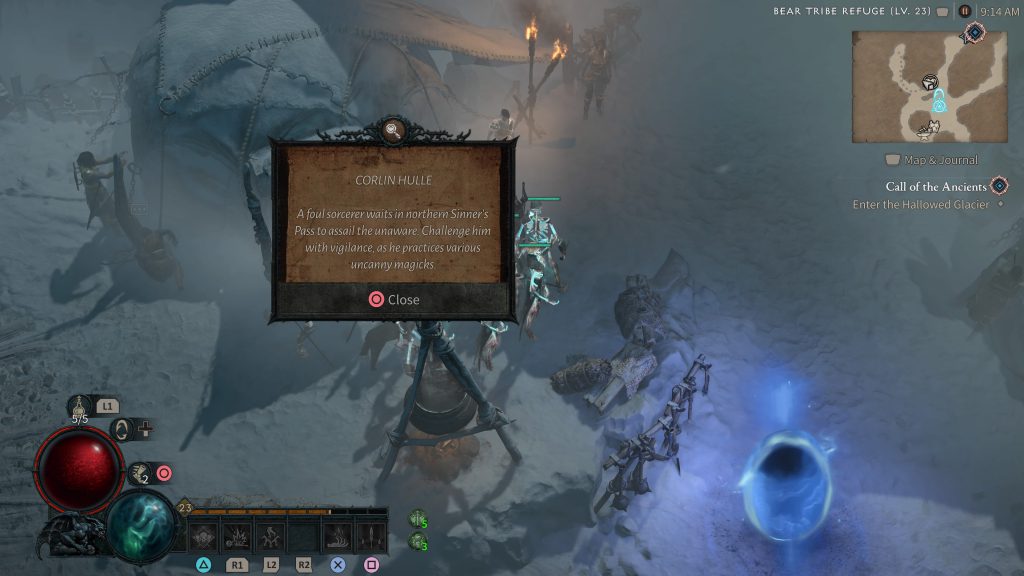The width and height of the screenshot is (1024, 576).
Task: Click the magnifying glass emblem atop the note
Action: [394, 130]
